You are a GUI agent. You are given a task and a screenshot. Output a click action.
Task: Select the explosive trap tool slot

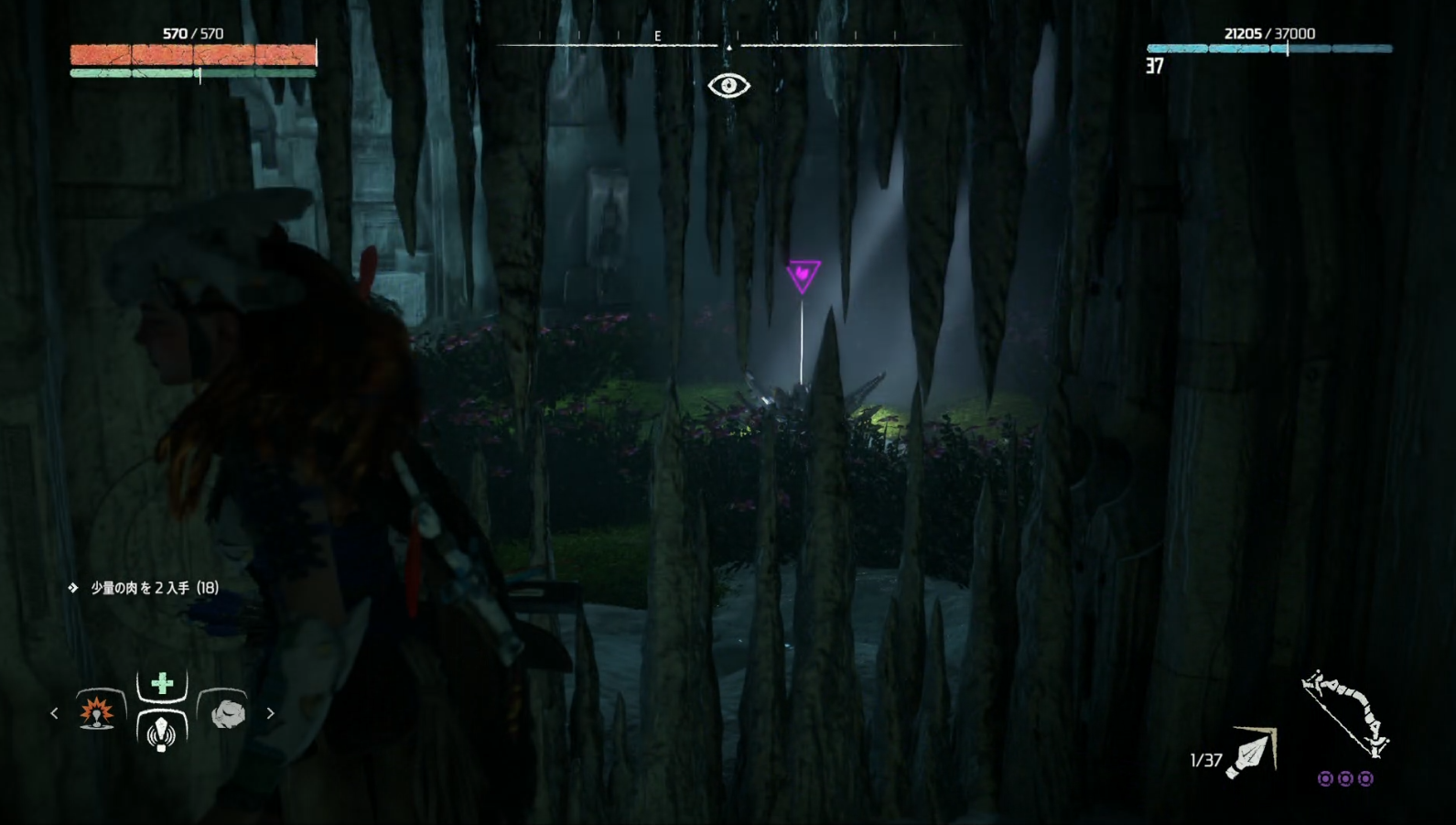click(97, 711)
